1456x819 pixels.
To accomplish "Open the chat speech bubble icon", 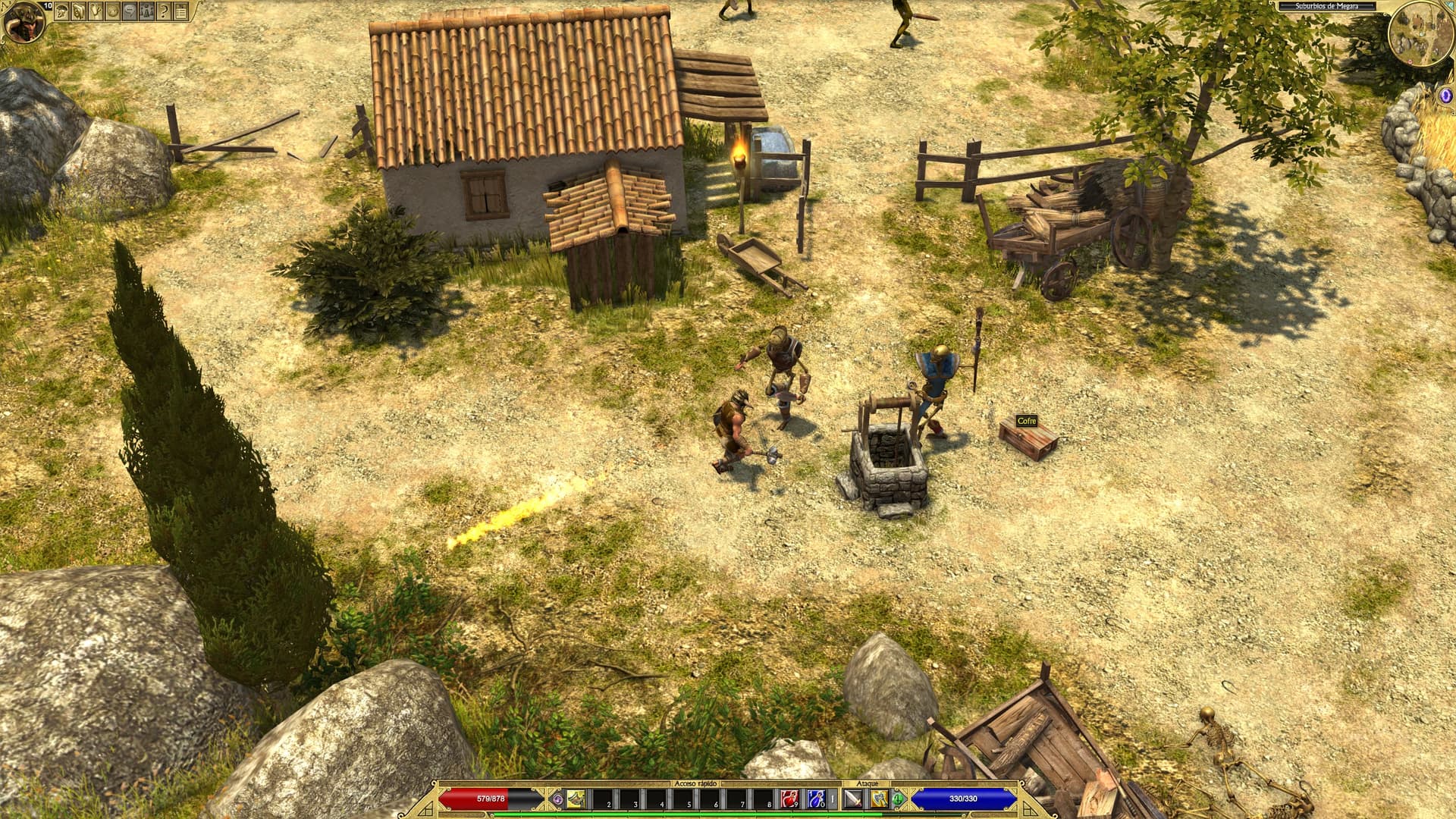I will coord(130,11).
